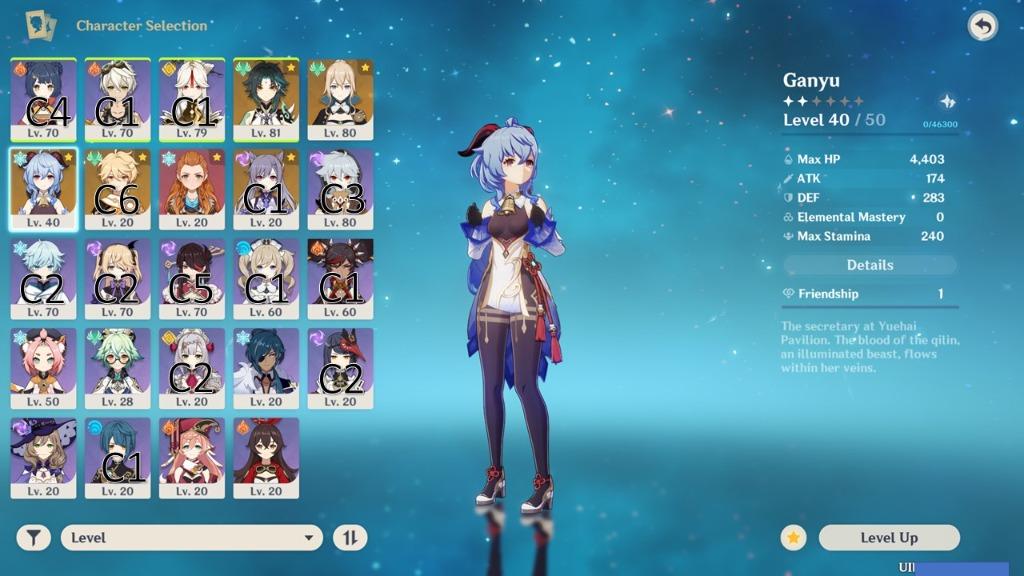Return using the back arrow button
1024x576 pixels.
[x=982, y=26]
